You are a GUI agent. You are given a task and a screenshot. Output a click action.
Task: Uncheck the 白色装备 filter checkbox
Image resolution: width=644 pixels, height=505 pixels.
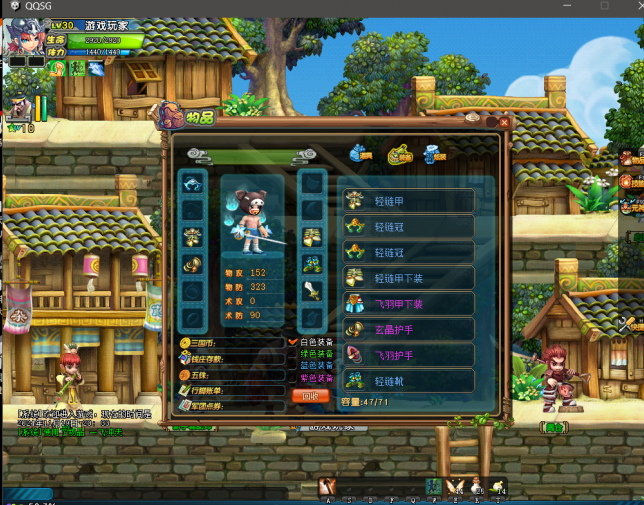pos(293,342)
